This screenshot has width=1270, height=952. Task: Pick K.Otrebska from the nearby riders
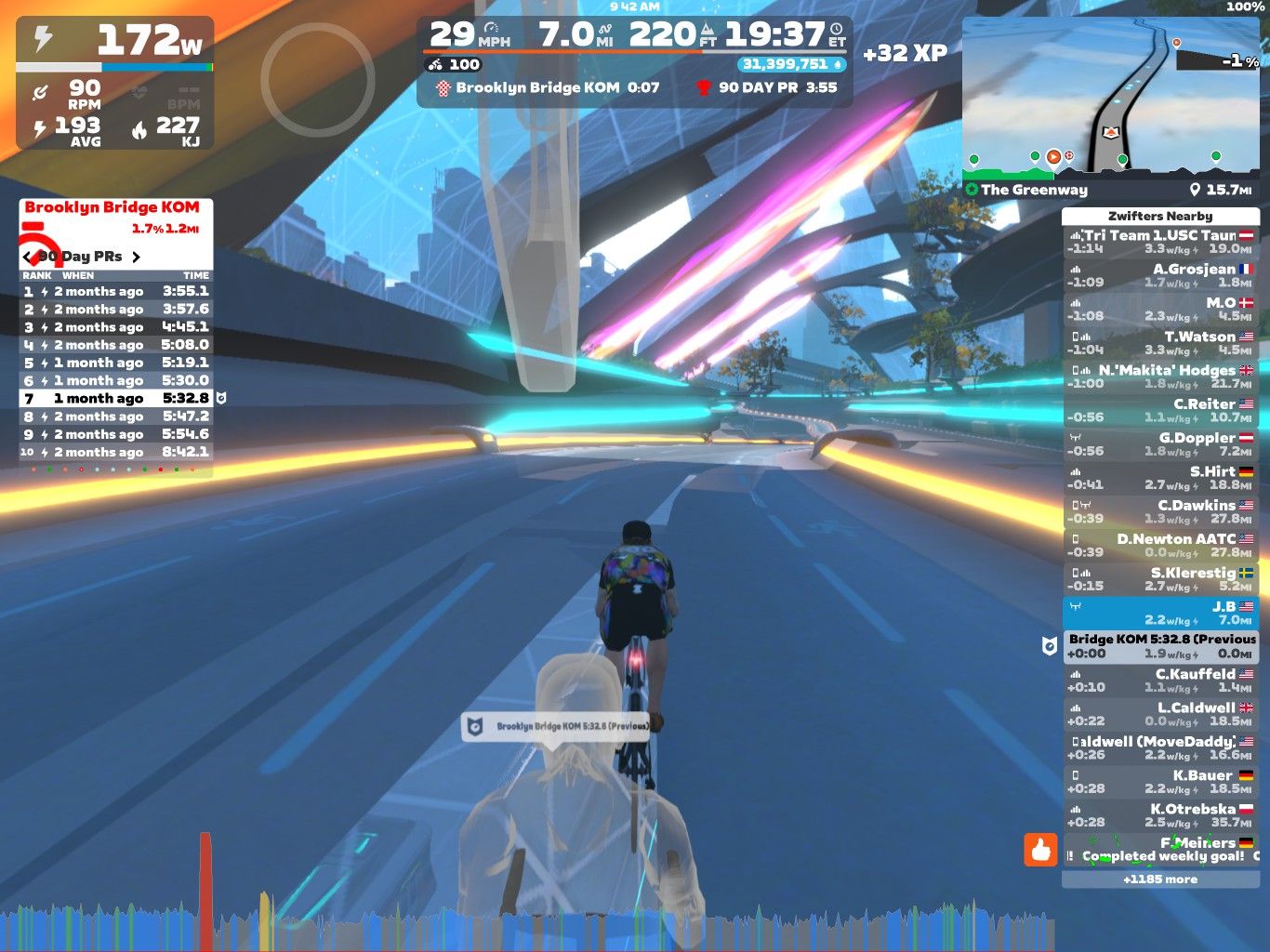point(1160,815)
